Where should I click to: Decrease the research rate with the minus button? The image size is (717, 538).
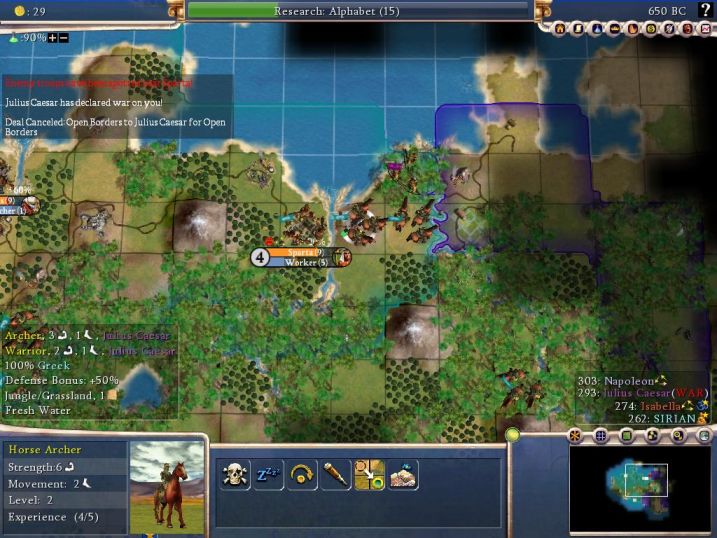pyautogui.click(x=64, y=37)
